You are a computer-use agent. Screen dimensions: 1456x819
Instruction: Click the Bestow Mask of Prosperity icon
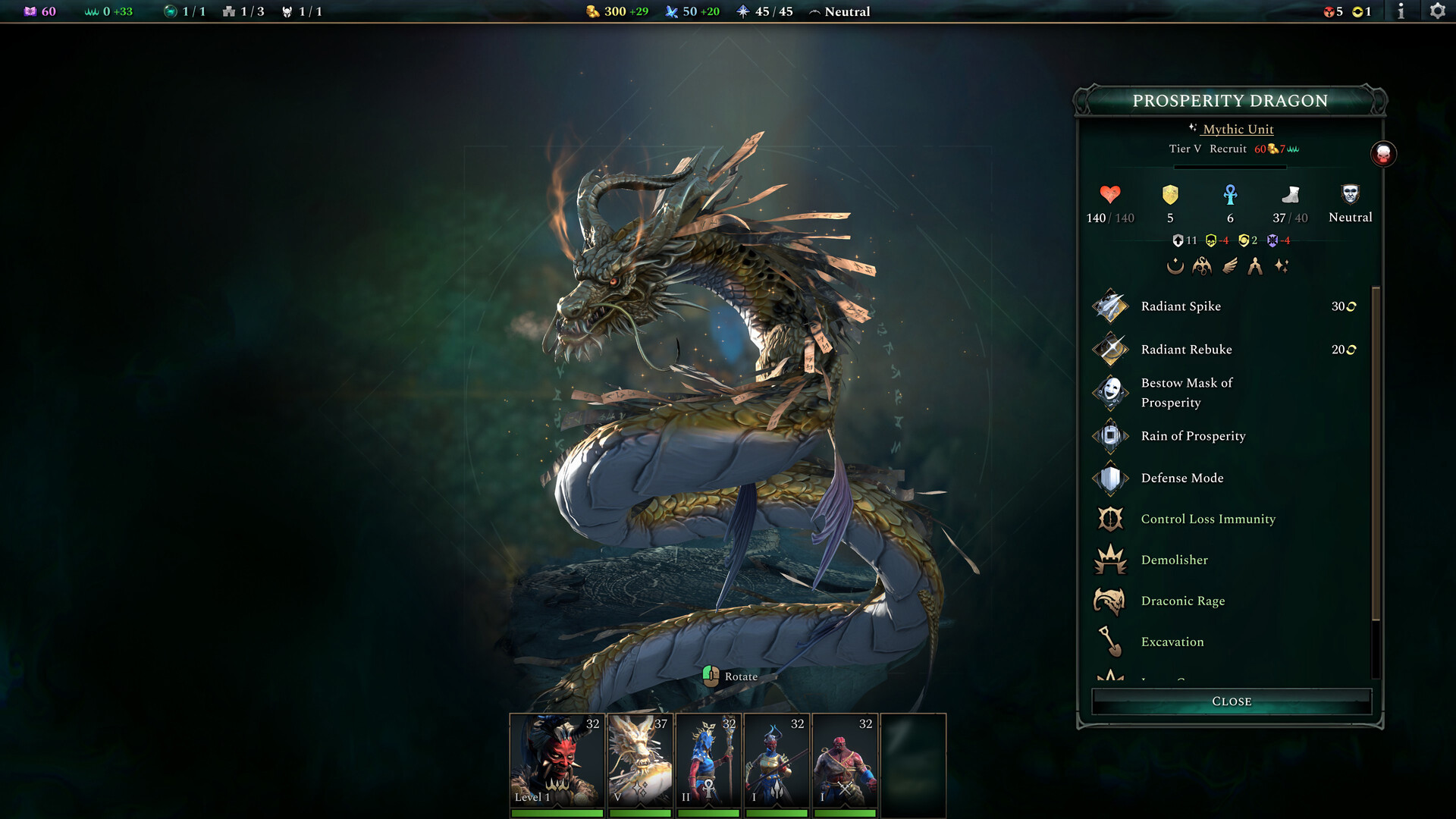[x=1110, y=393]
